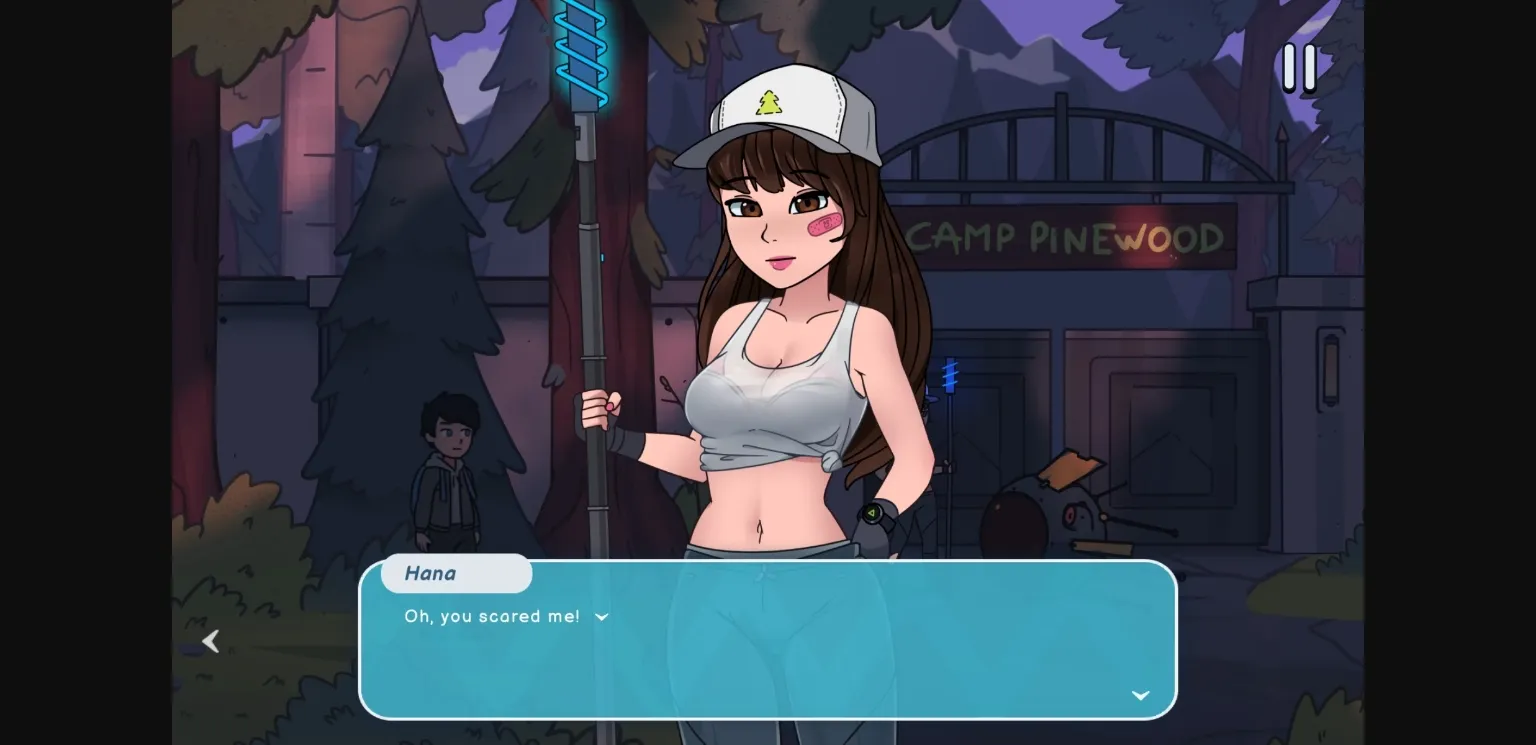Toggle the pause state in the top corner
The image size is (1536, 745).
[1300, 68]
